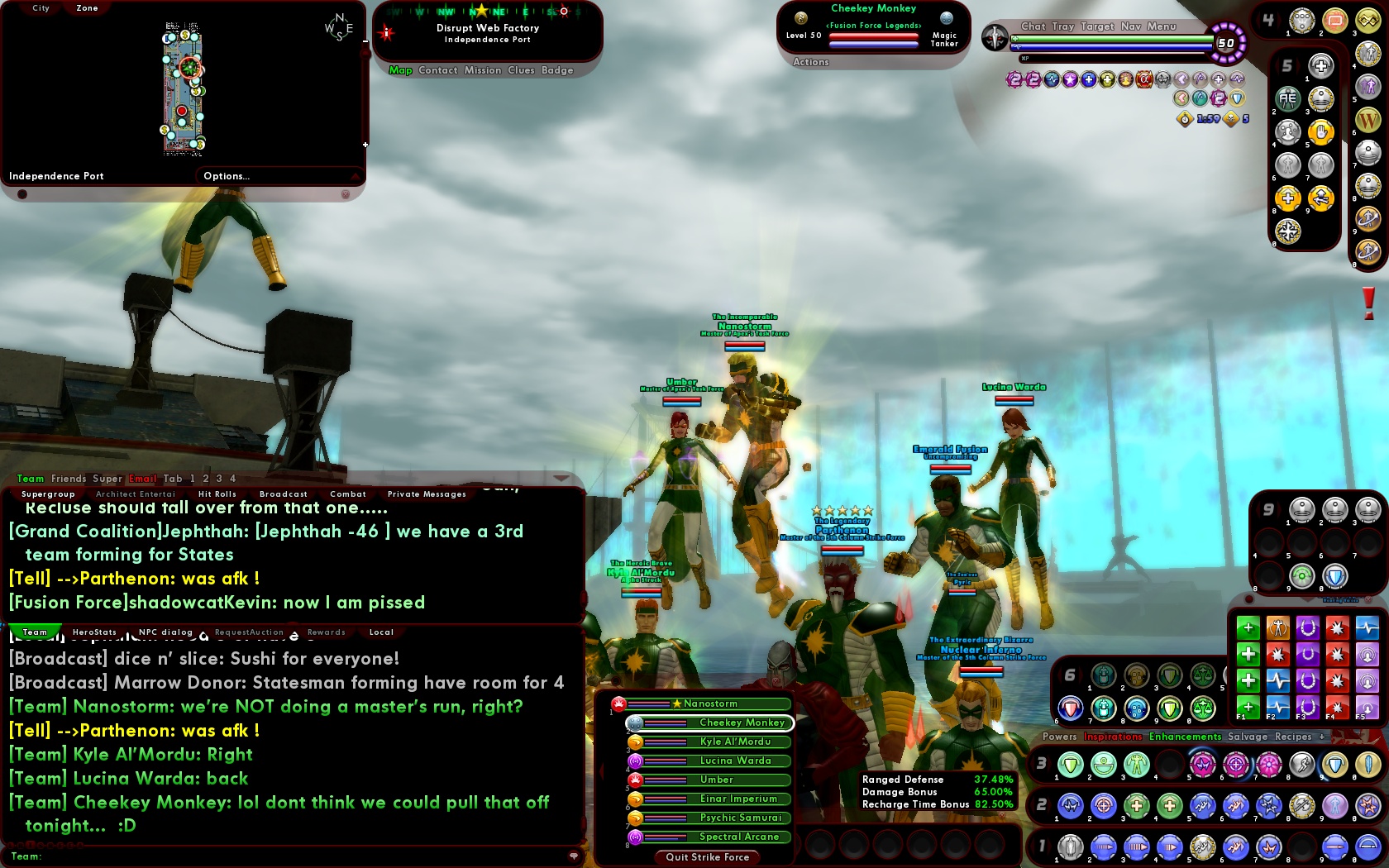
Task: Activate a green healing inspiration in row 2
Action: 1136,806
